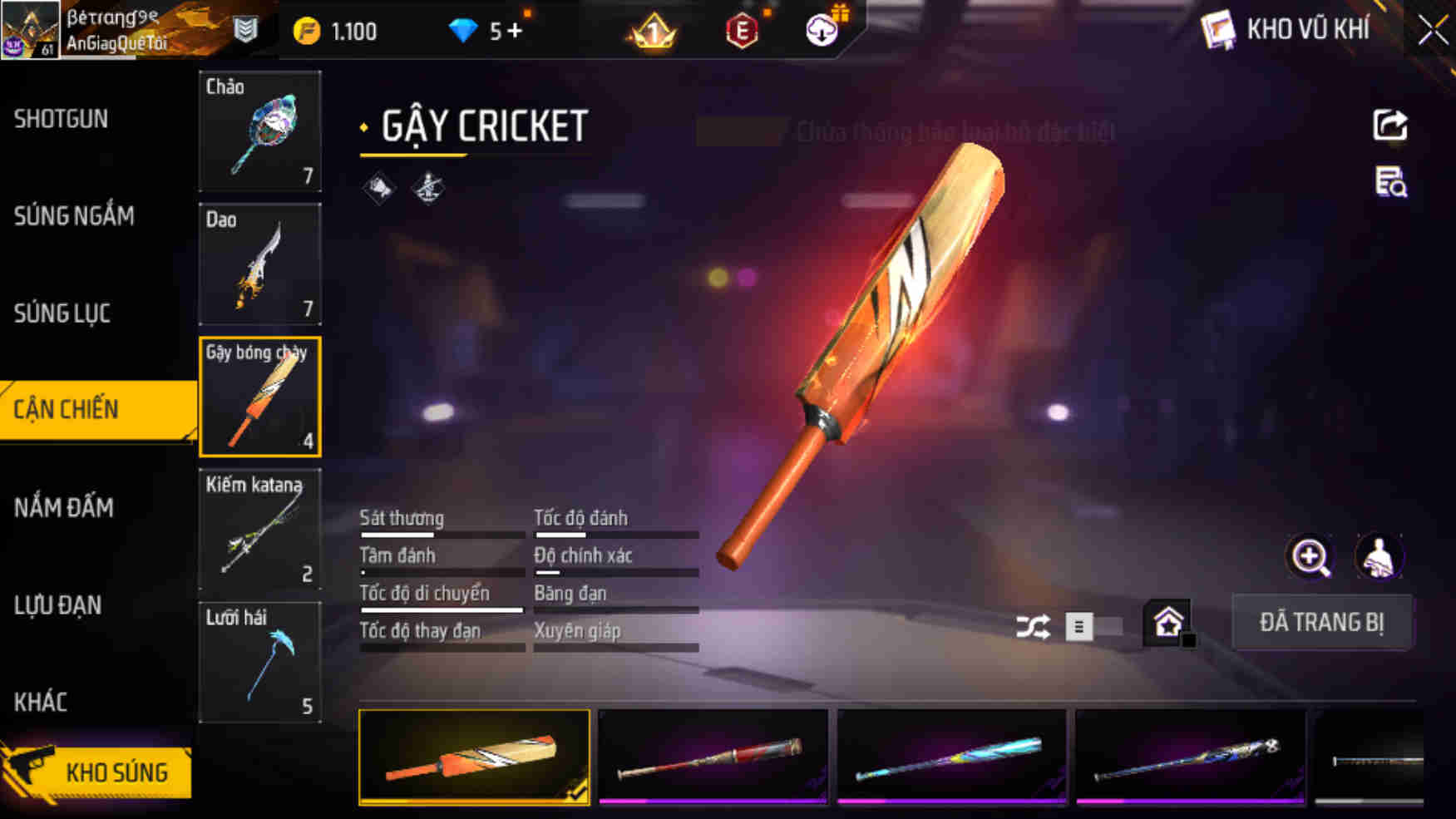Switch to the CẬN CHIẾN category
1456x819 pixels.
click(x=65, y=409)
